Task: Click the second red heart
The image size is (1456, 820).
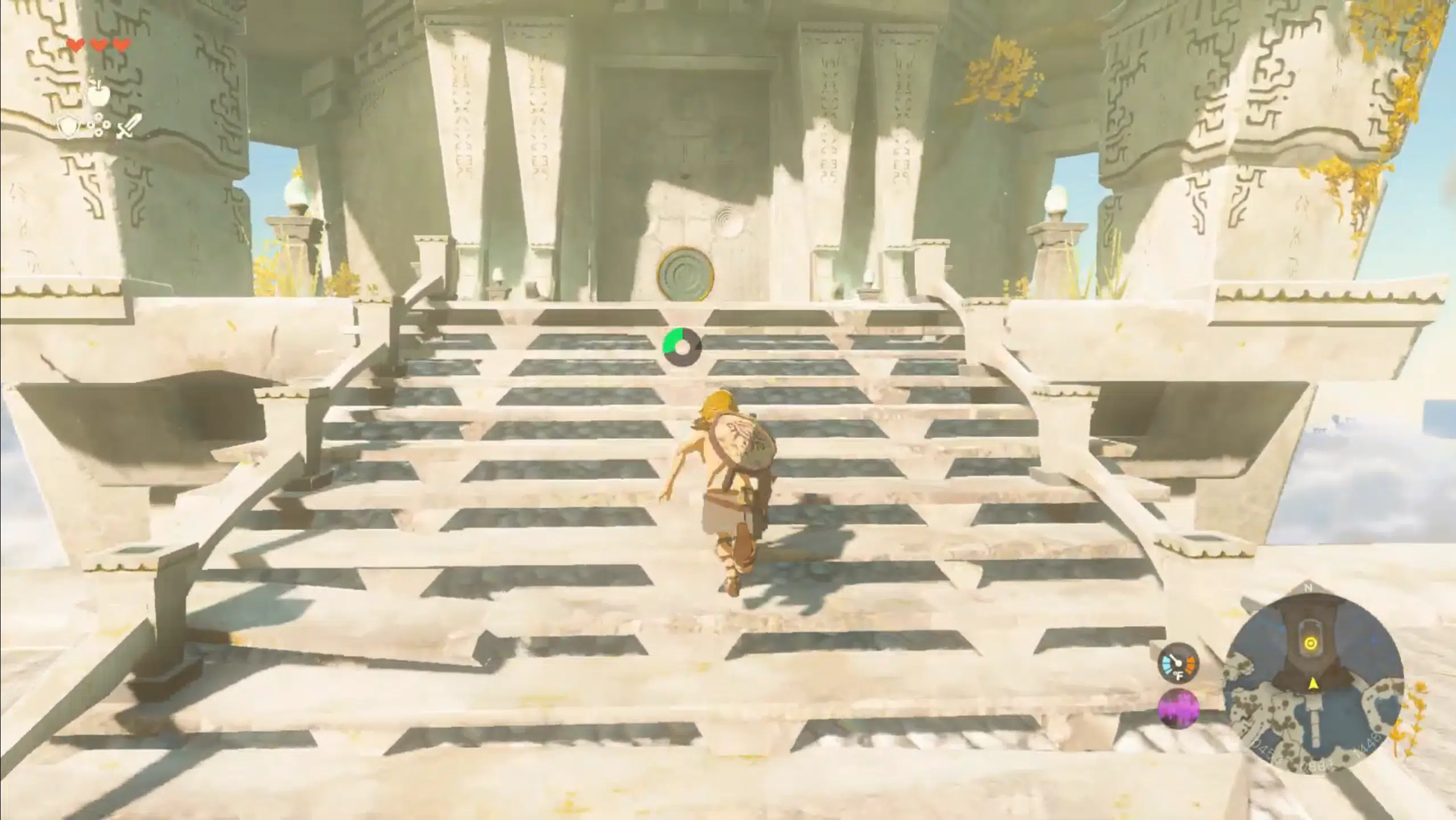Action: click(97, 44)
